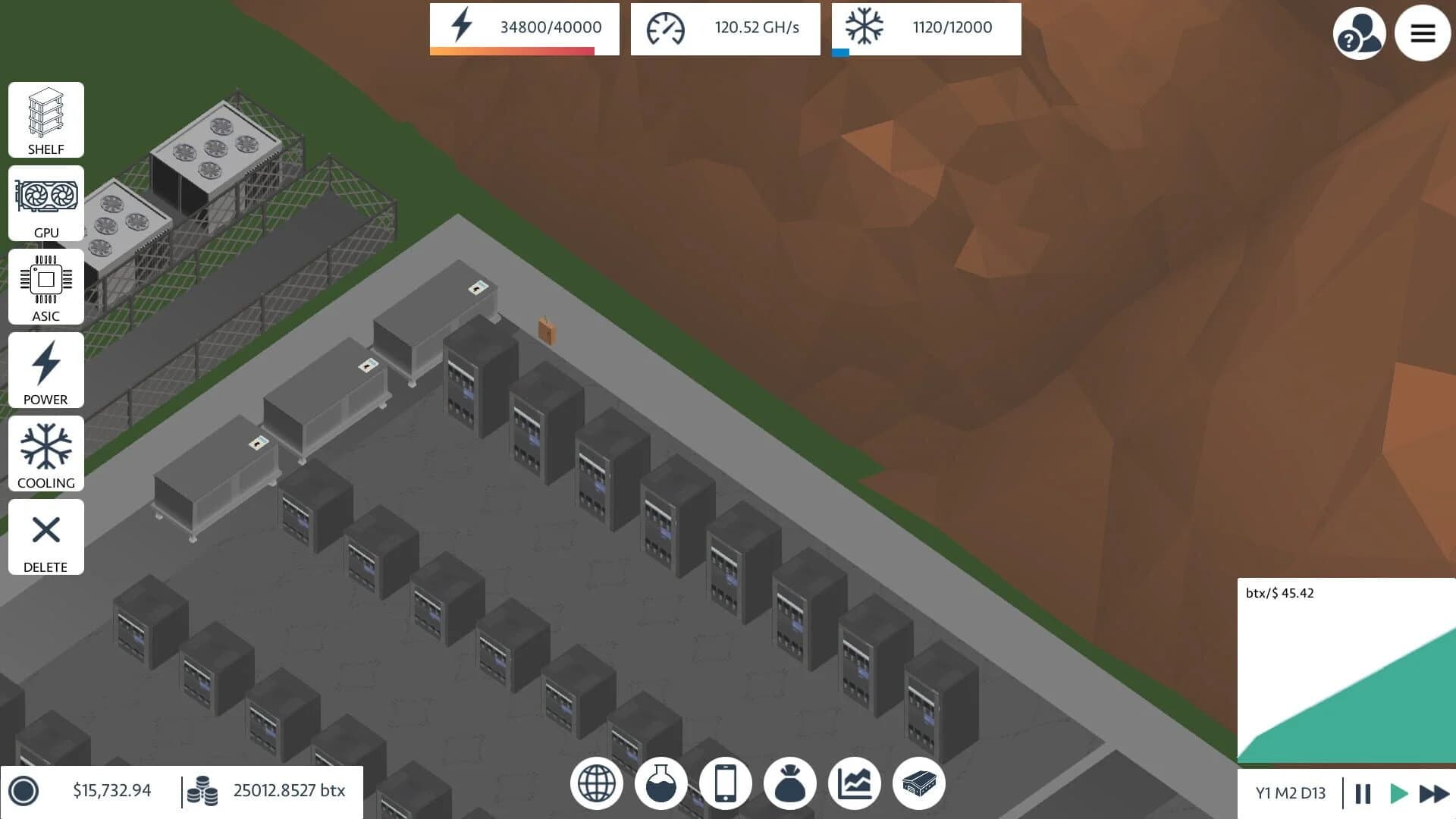This screenshot has height=819, width=1456.
Task: Open the help and profile menu
Action: 1360,33
